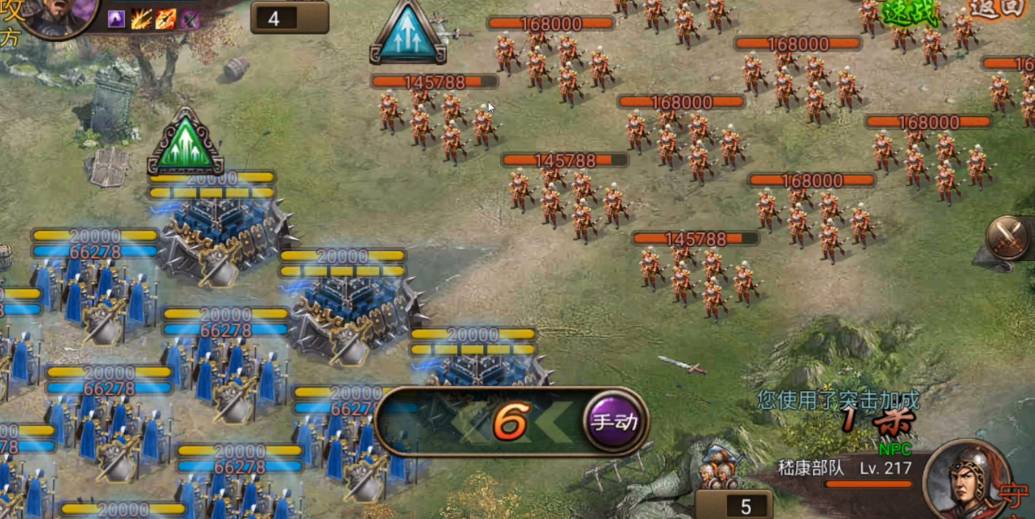Select the golden slash skill icon
Screen dimensions: 1035x519
pos(142,18)
